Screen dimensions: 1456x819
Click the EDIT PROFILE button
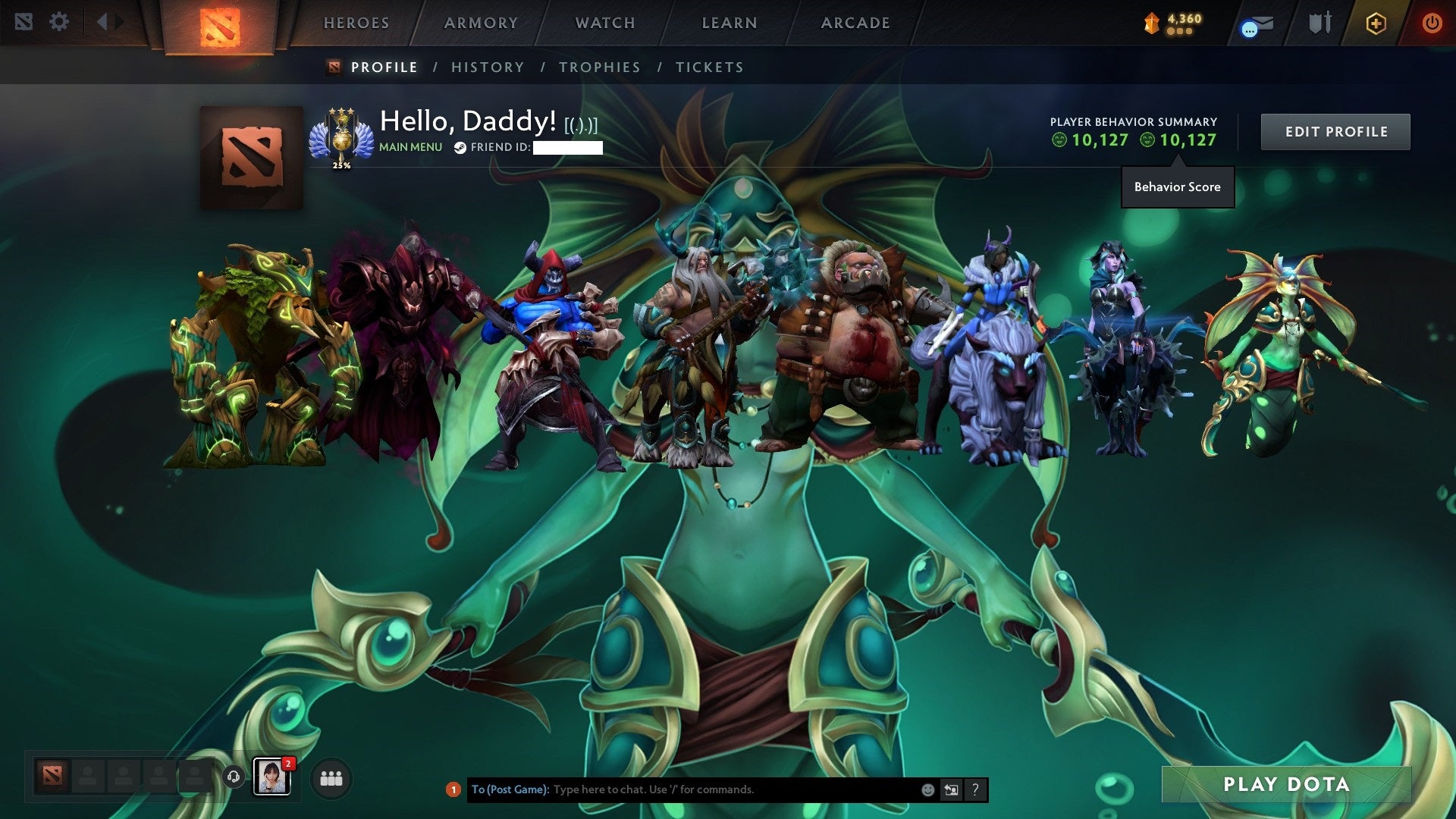tap(1335, 131)
